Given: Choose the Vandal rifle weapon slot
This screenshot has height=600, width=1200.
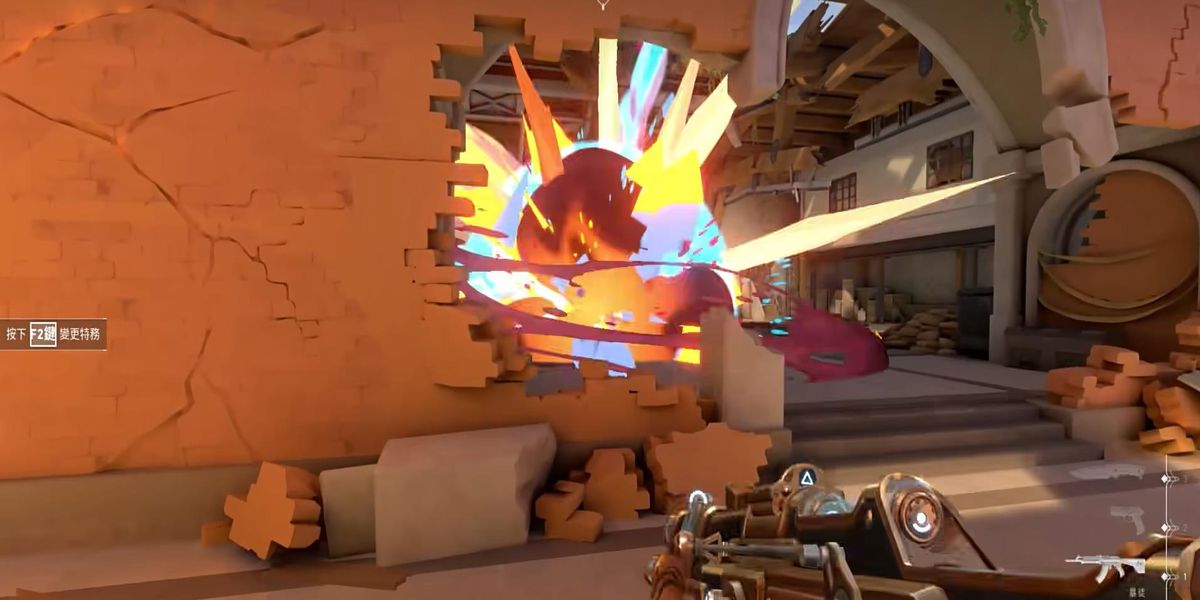Looking at the screenshot, I should coord(1106,566).
